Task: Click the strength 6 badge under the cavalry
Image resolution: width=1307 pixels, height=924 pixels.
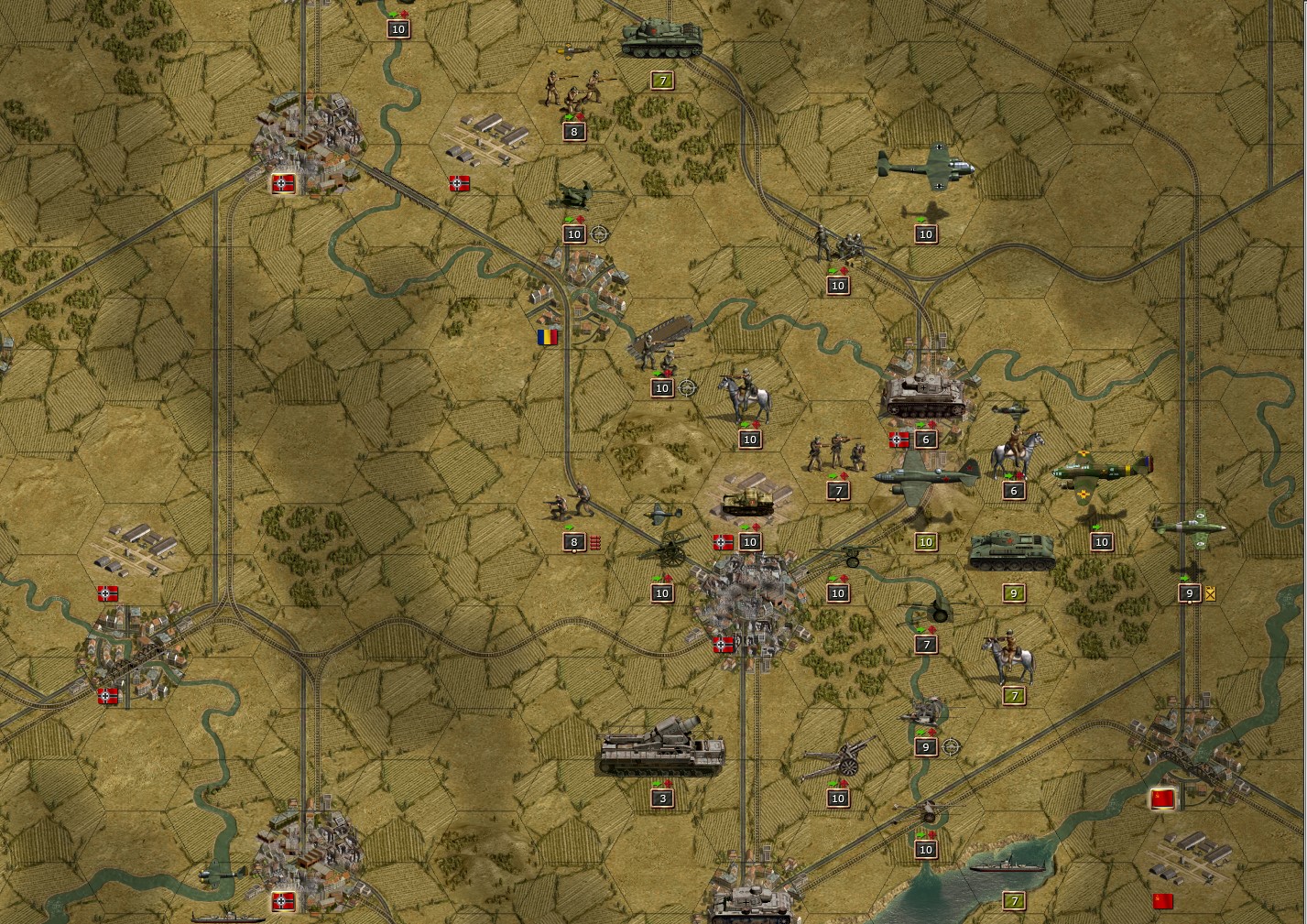Action: point(1012,490)
